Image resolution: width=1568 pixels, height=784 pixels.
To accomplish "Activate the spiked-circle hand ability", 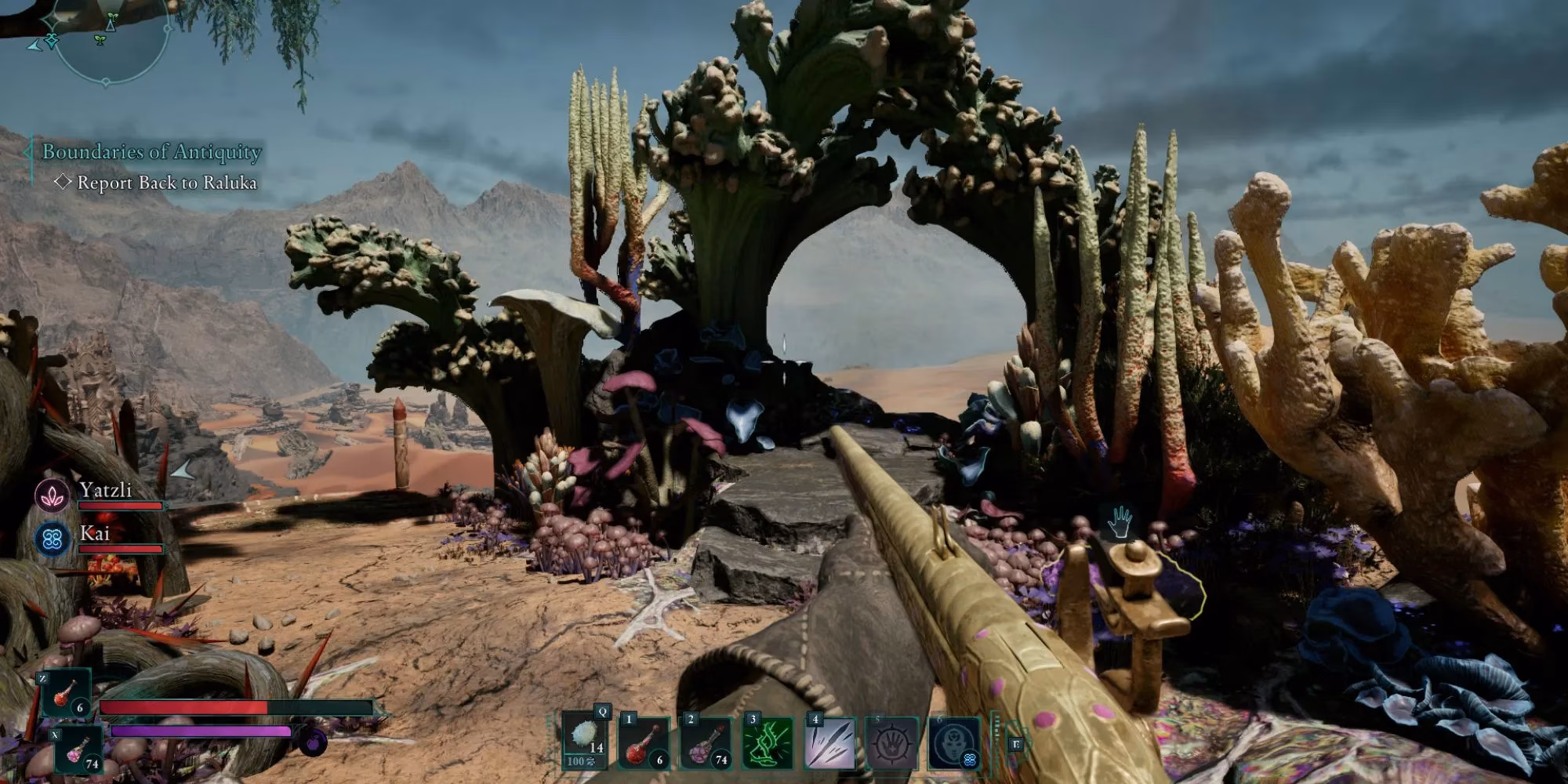I will pos(891,742).
